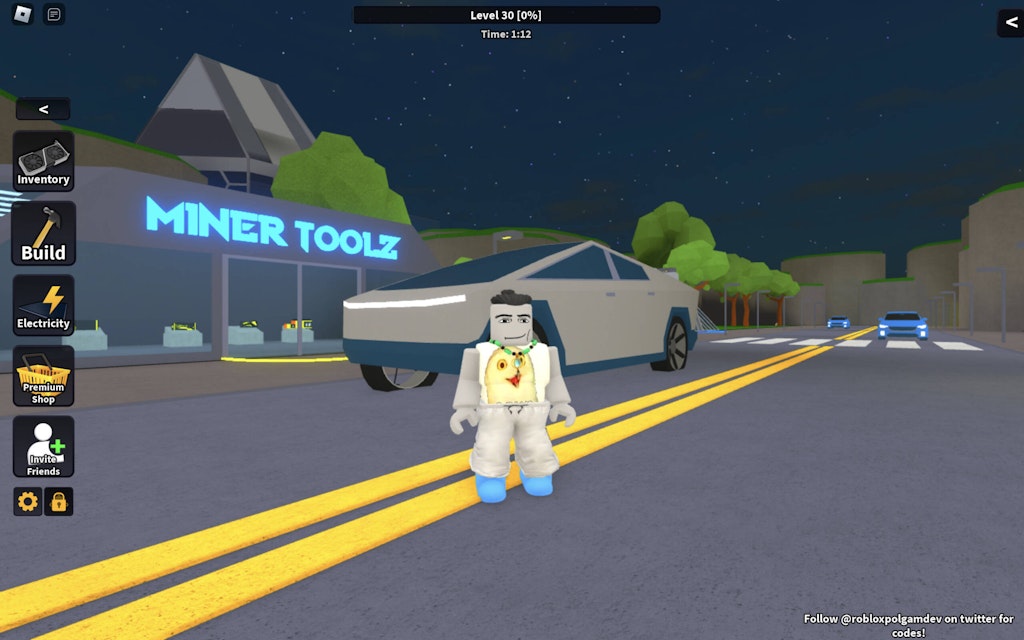
Task: Collapse the left sidebar with the arrow
Action: point(43,109)
